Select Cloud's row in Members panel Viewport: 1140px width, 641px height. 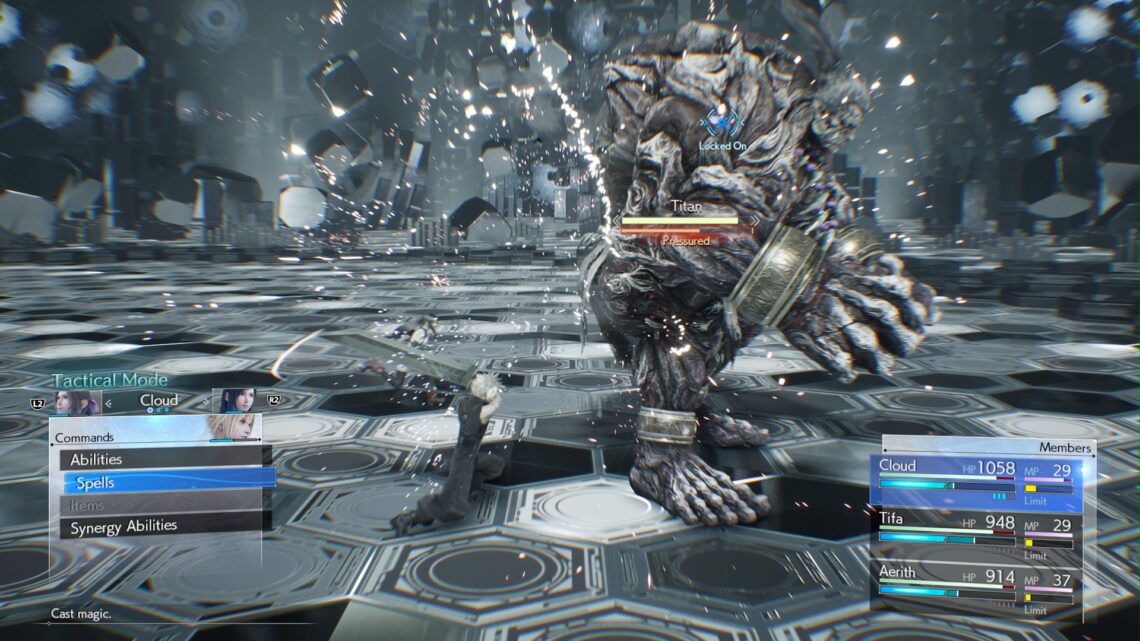click(976, 482)
